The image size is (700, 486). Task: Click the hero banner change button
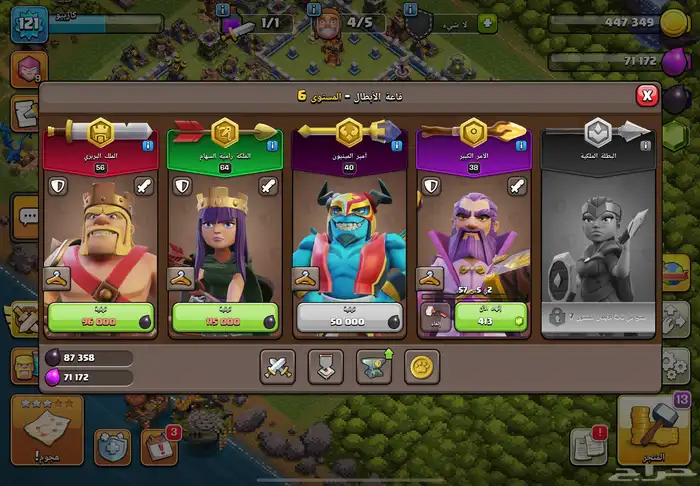[325, 367]
